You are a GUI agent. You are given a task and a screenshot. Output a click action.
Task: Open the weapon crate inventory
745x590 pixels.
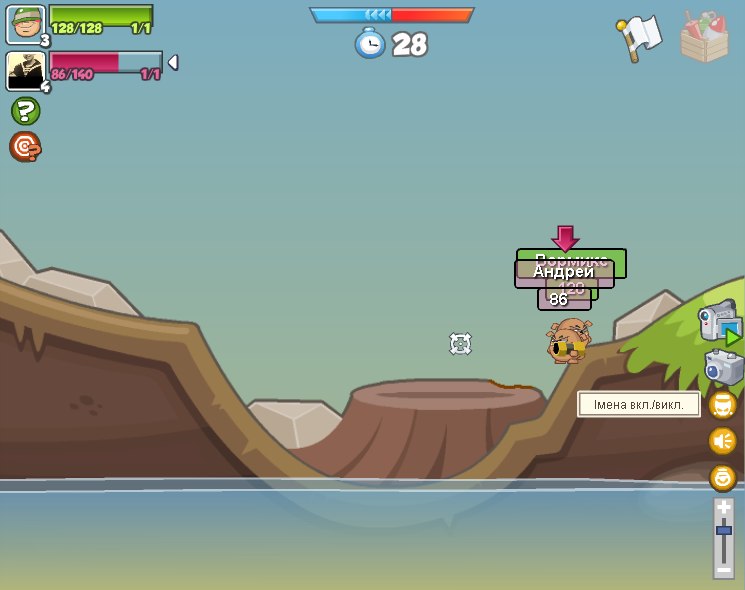pos(704,37)
